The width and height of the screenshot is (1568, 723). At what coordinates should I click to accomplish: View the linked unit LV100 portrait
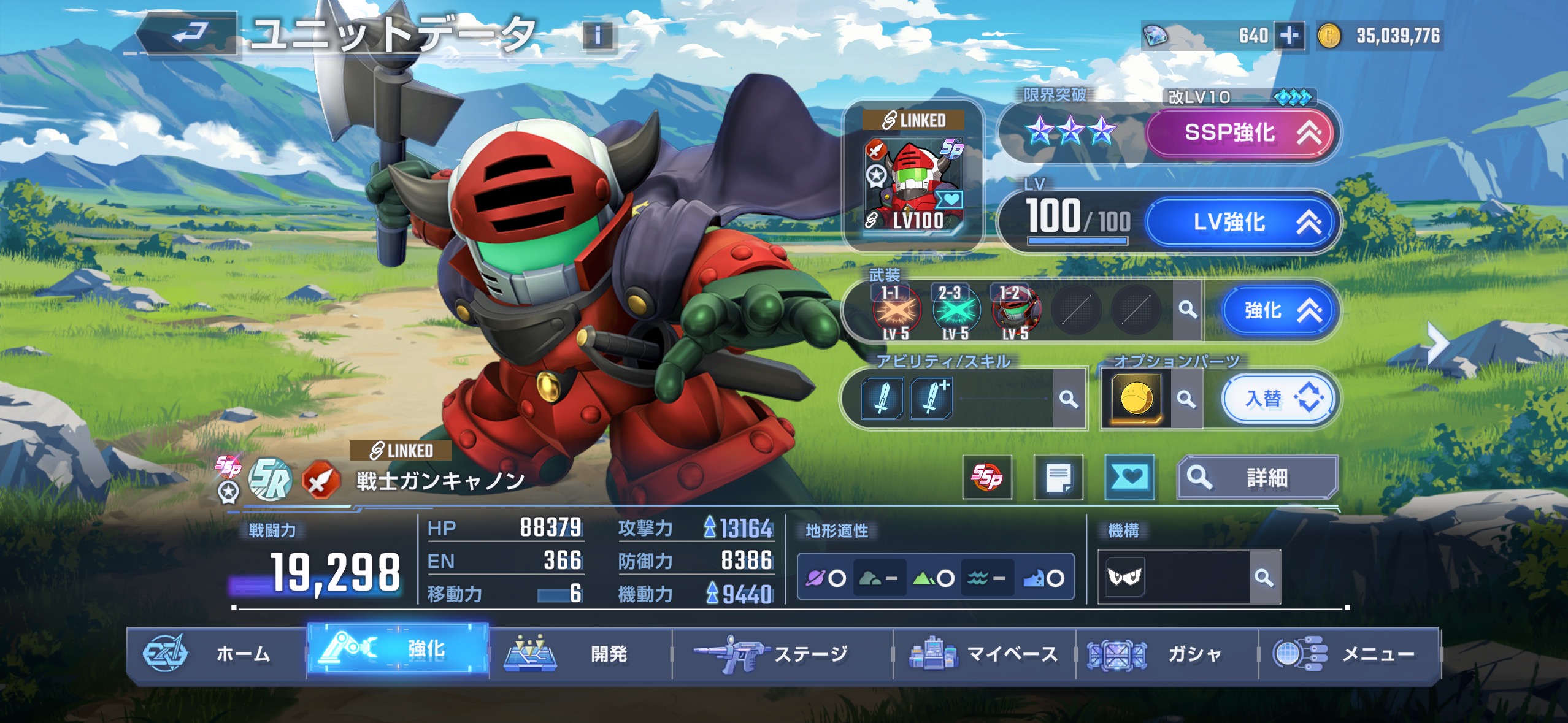[x=914, y=184]
